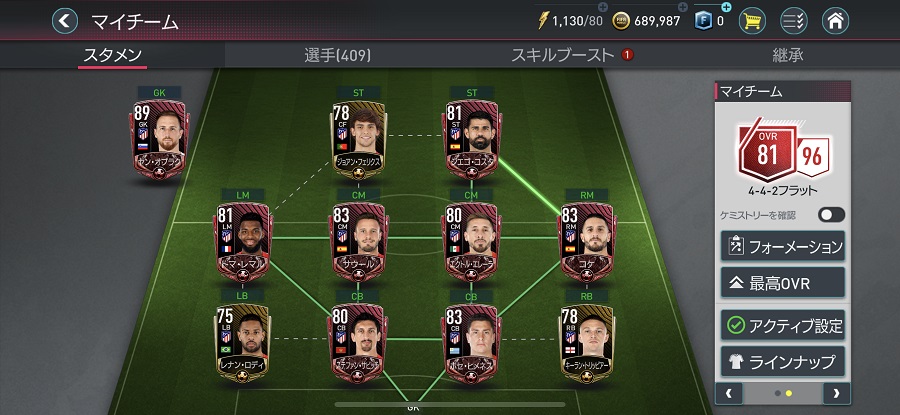Open the スキルブースト tab

[562, 55]
